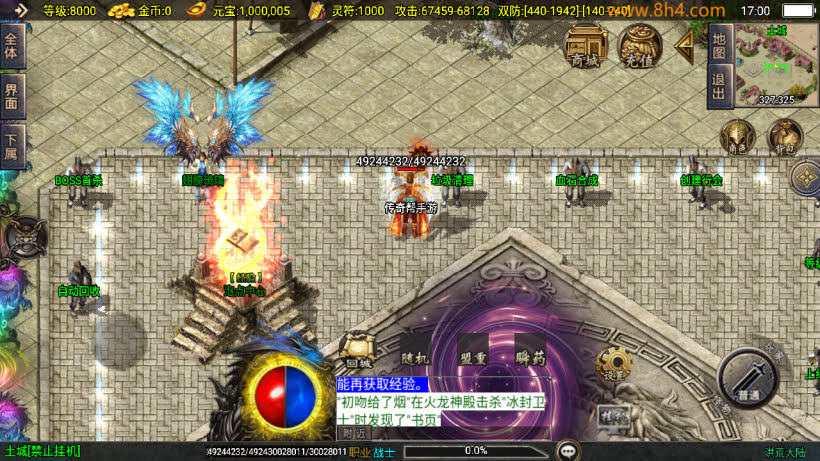Select the 界面 tab

pyautogui.click(x=12, y=97)
